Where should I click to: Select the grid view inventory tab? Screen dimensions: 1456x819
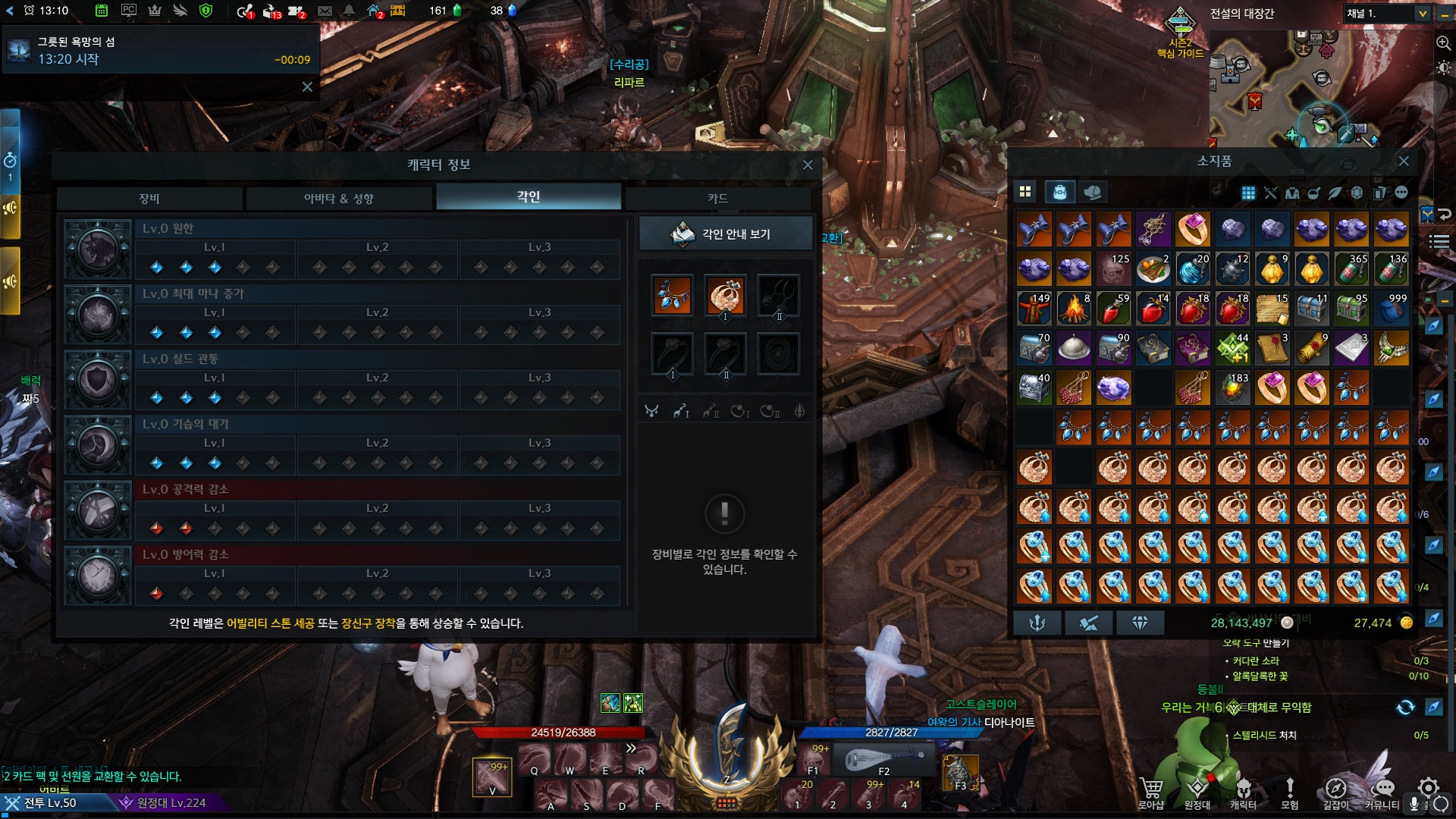1025,192
